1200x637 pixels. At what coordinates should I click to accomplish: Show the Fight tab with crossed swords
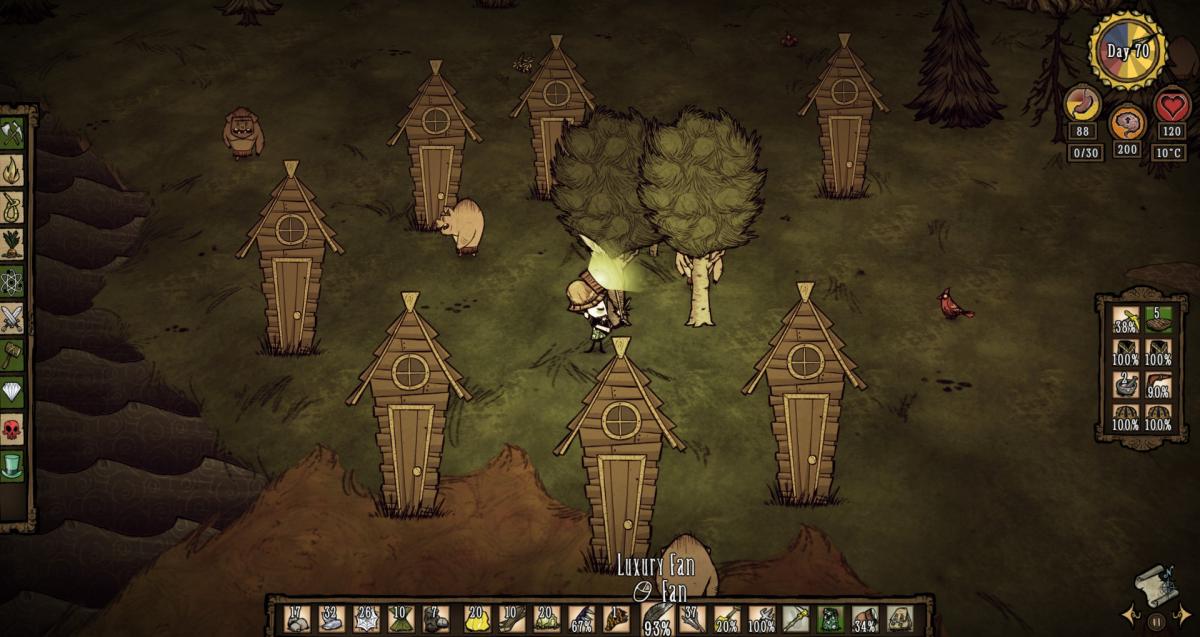(x=12, y=318)
